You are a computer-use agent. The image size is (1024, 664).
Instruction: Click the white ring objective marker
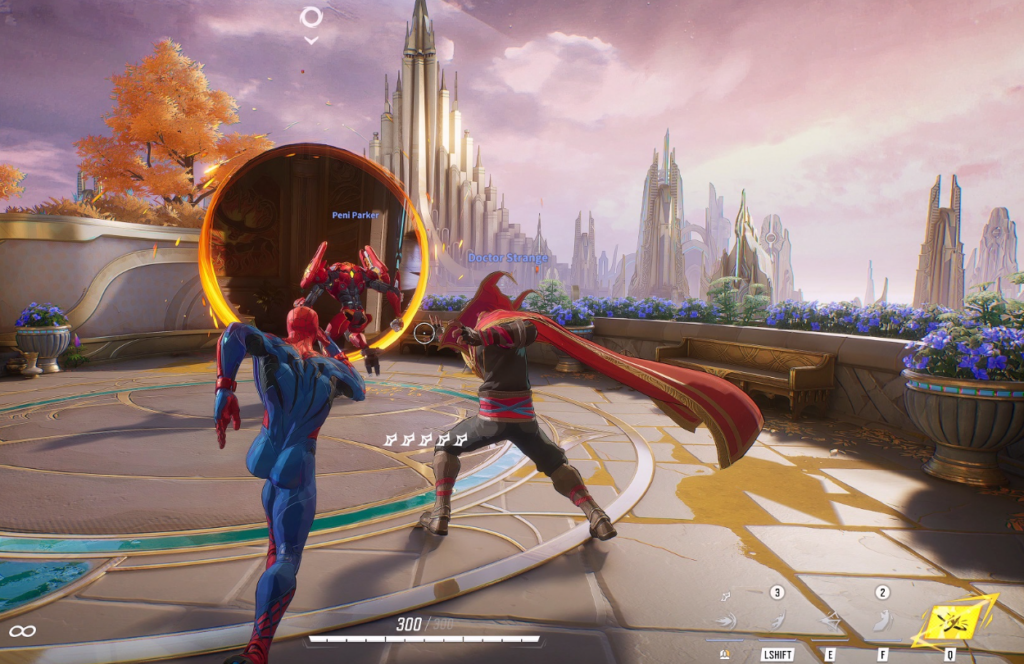[x=311, y=17]
